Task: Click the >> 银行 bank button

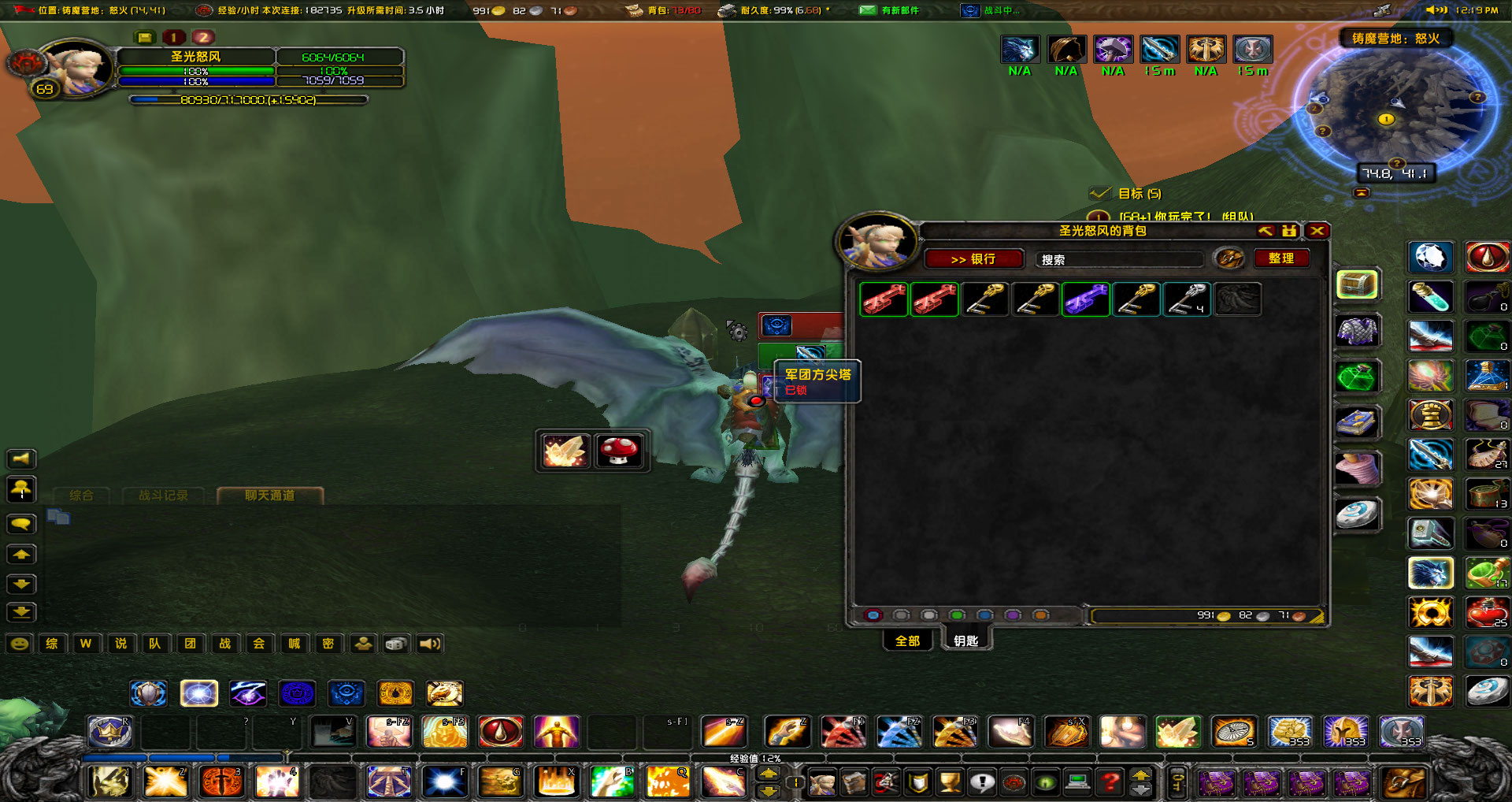Action: pos(973,258)
